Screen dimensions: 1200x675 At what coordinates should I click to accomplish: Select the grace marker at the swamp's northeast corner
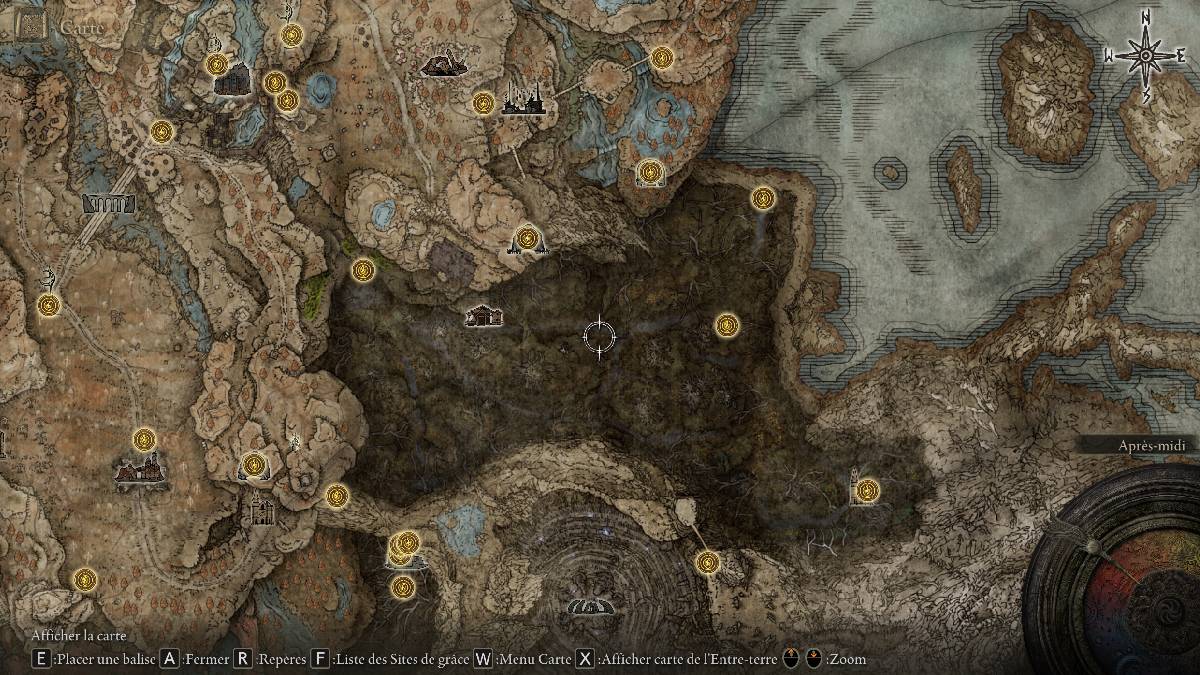tap(763, 198)
